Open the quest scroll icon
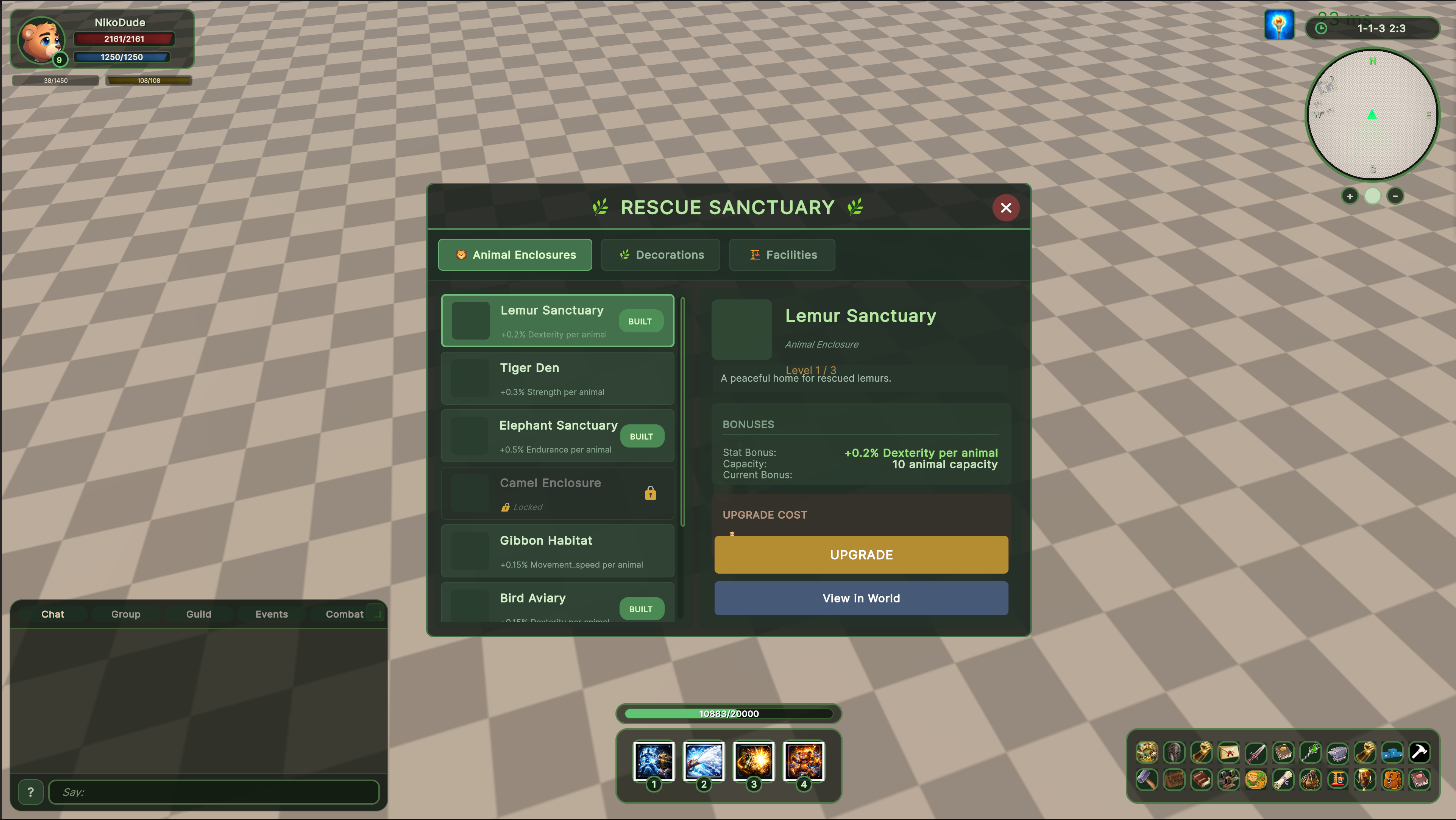Image resolution: width=1456 pixels, height=820 pixels. pyautogui.click(x=1283, y=780)
